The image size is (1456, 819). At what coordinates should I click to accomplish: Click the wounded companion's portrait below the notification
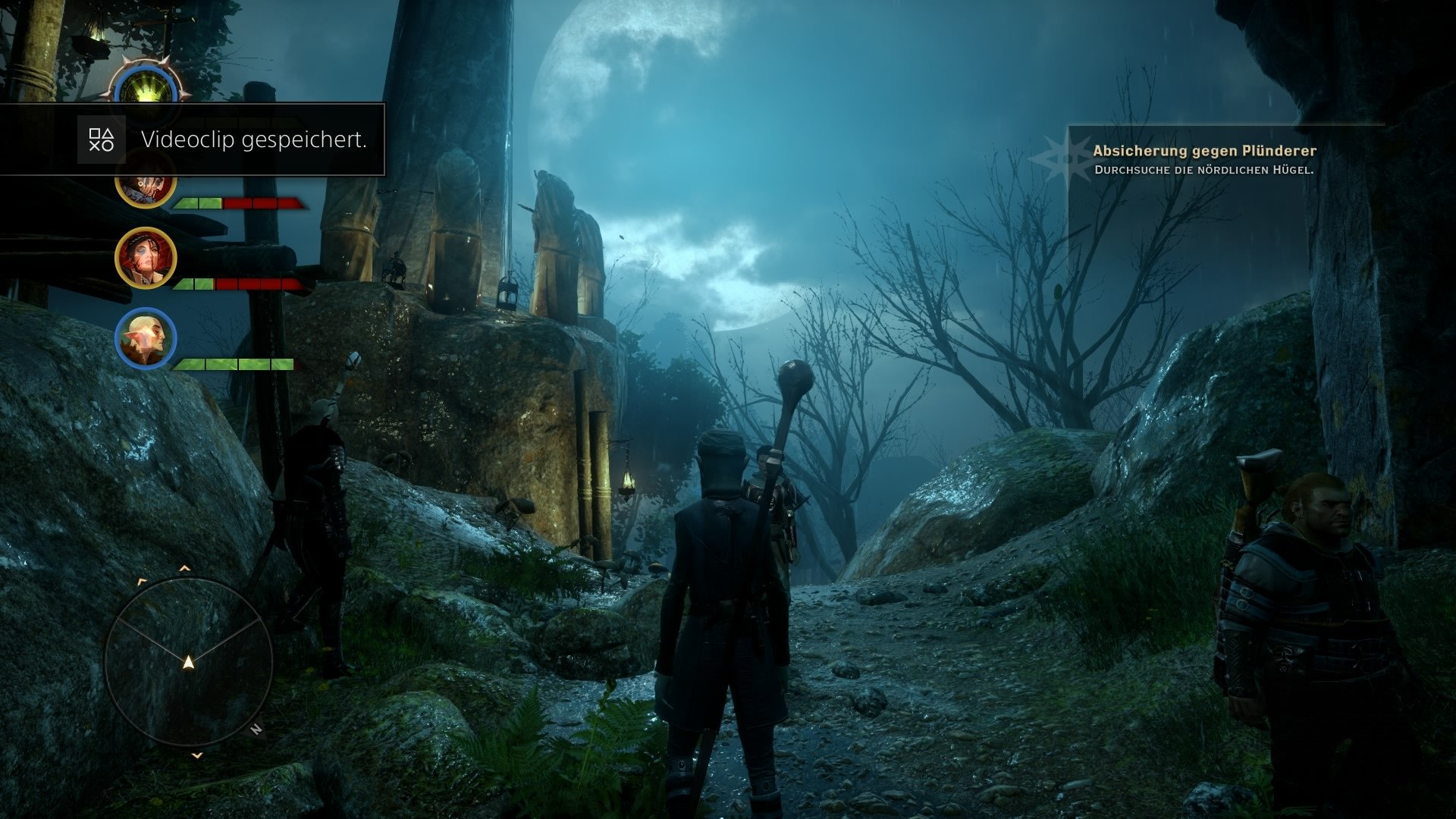[x=144, y=190]
